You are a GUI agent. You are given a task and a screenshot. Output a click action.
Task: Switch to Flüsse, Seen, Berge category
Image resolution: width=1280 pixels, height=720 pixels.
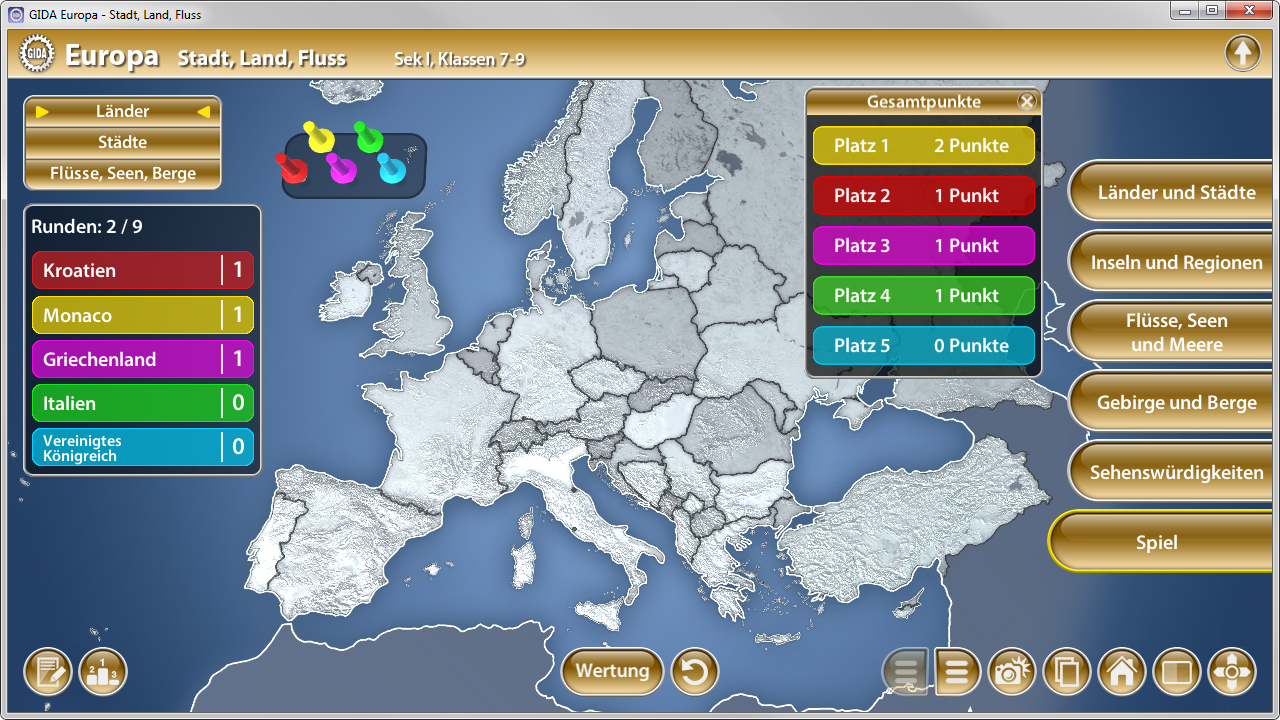122,172
